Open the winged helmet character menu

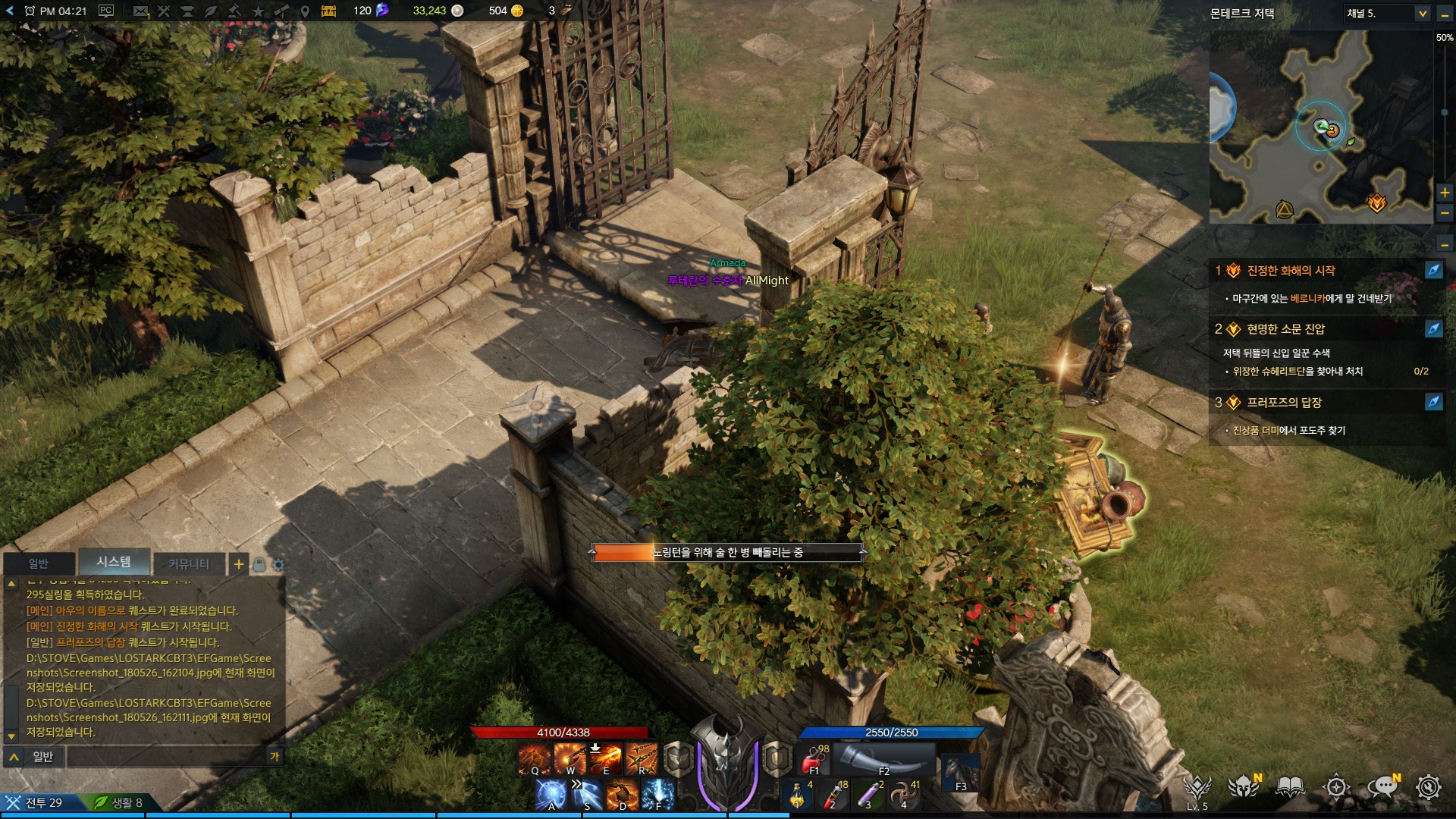click(x=1244, y=787)
